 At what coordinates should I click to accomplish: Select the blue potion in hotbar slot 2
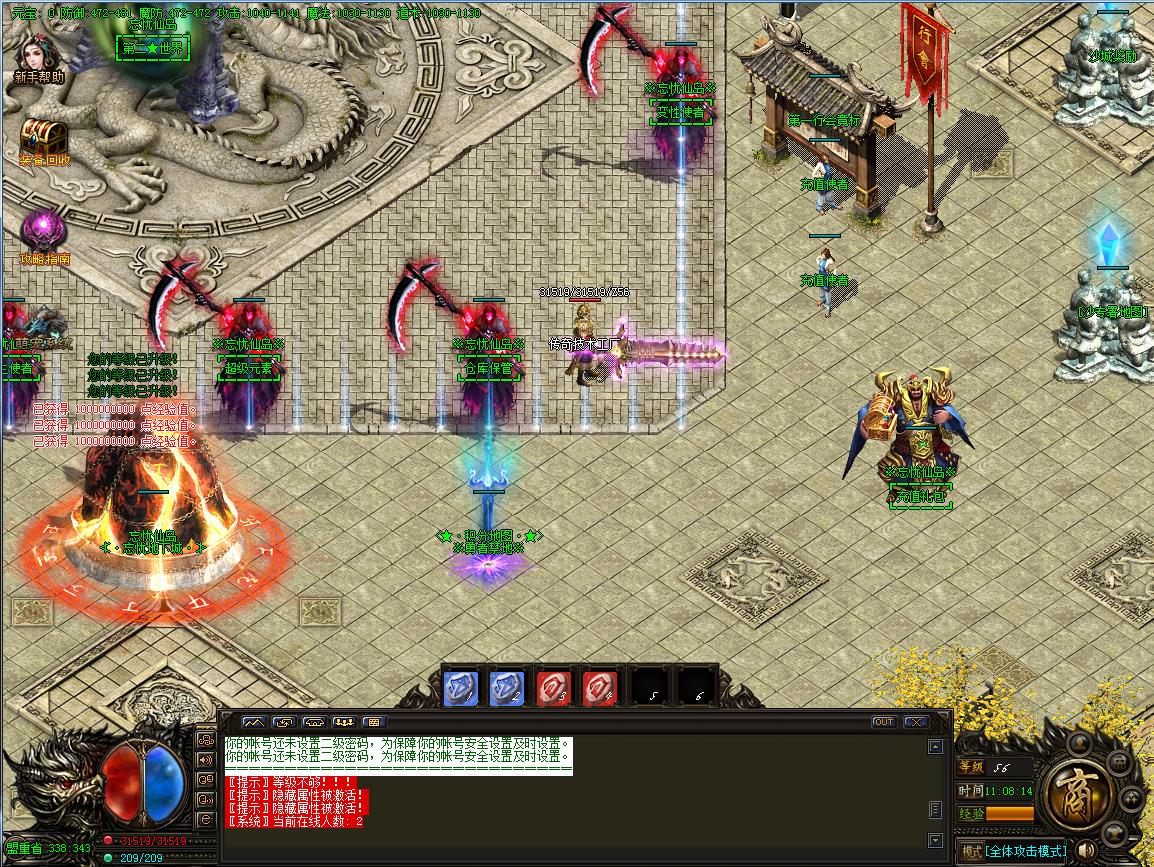click(x=507, y=688)
